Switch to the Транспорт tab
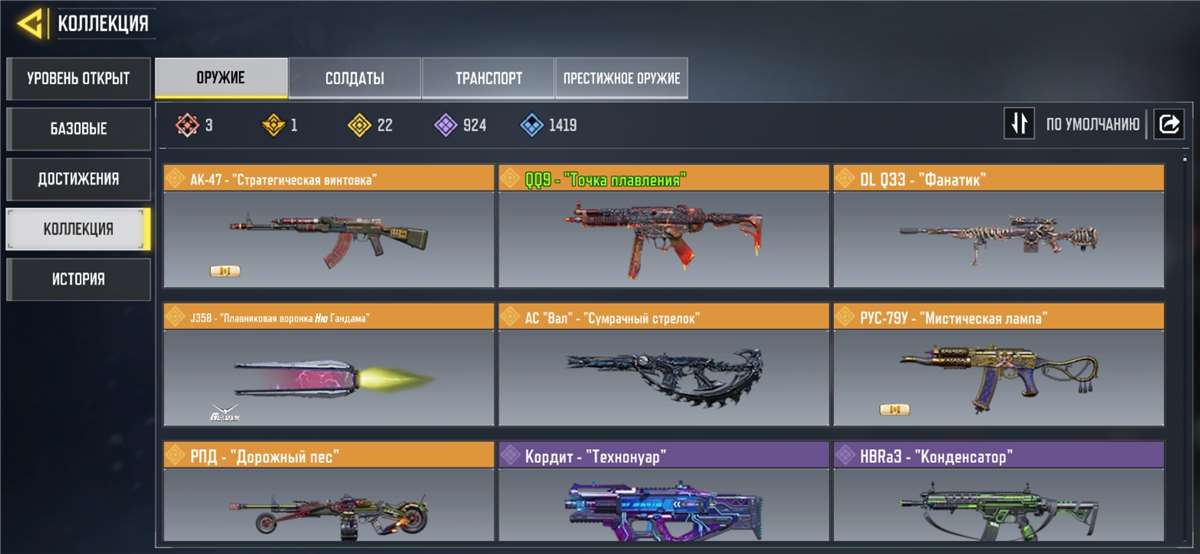 (x=488, y=78)
